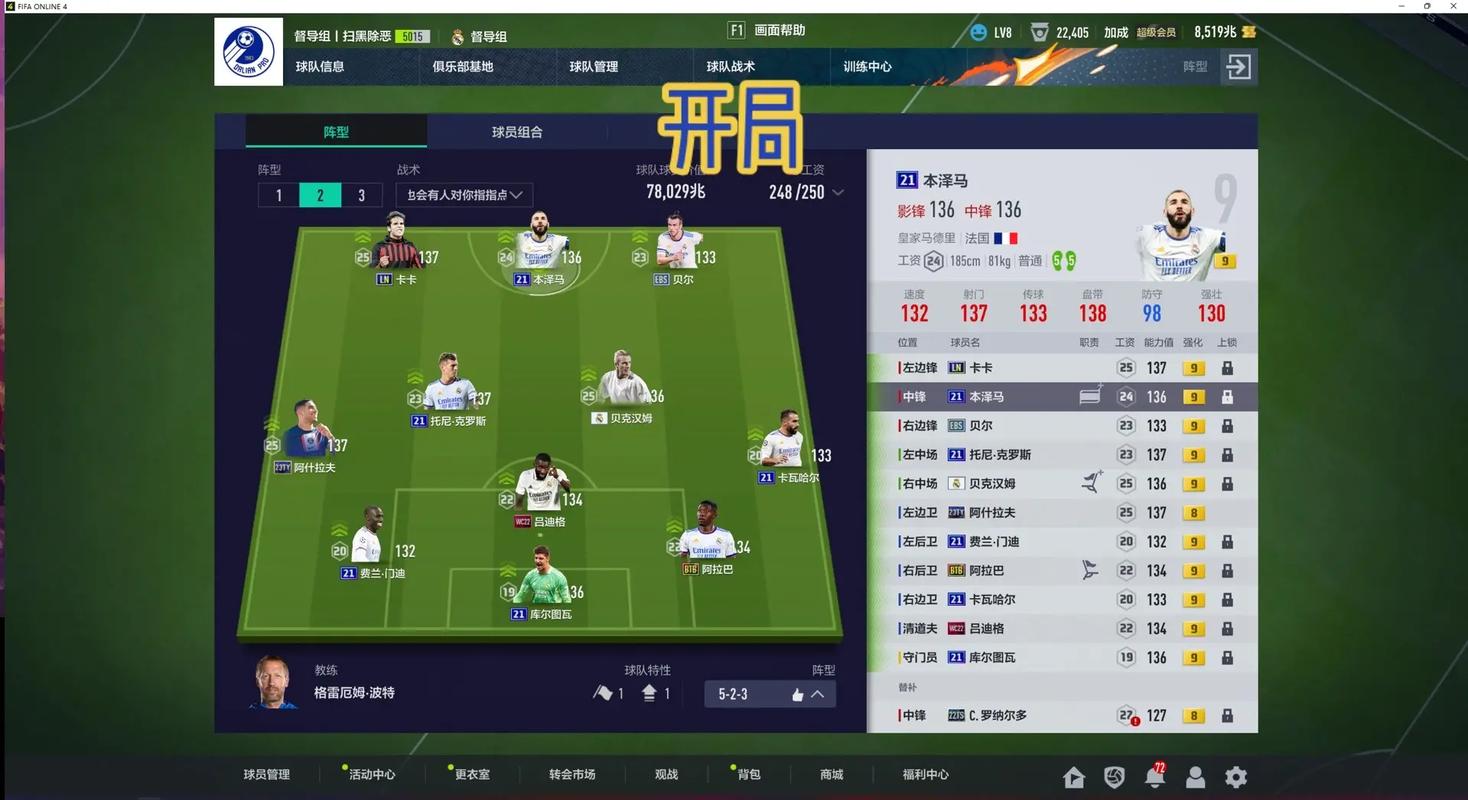The width and height of the screenshot is (1468, 800).
Task: Toggle the lock on 卡卡's roster row
Action: click(1227, 367)
